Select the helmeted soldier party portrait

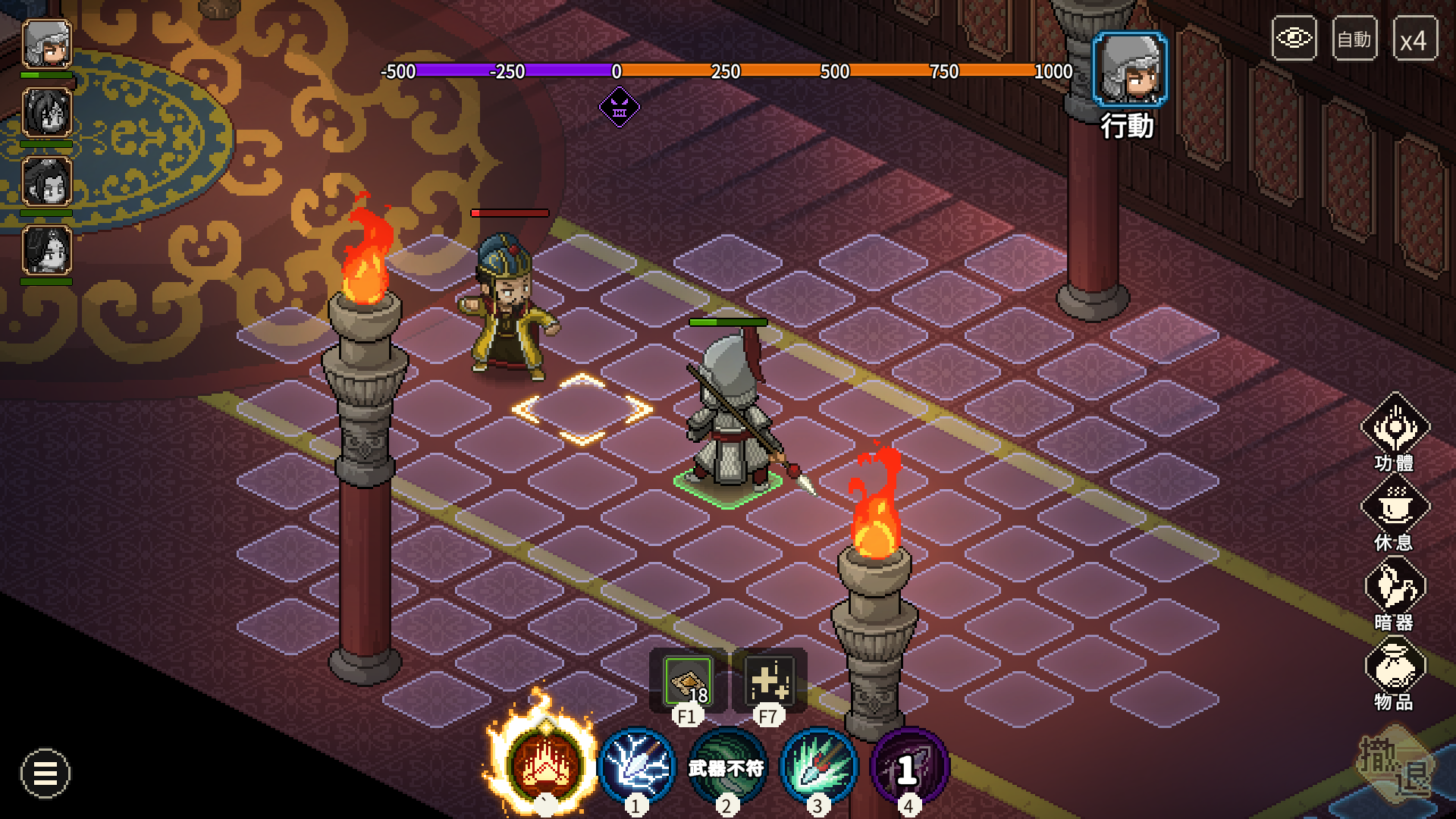[x=46, y=44]
